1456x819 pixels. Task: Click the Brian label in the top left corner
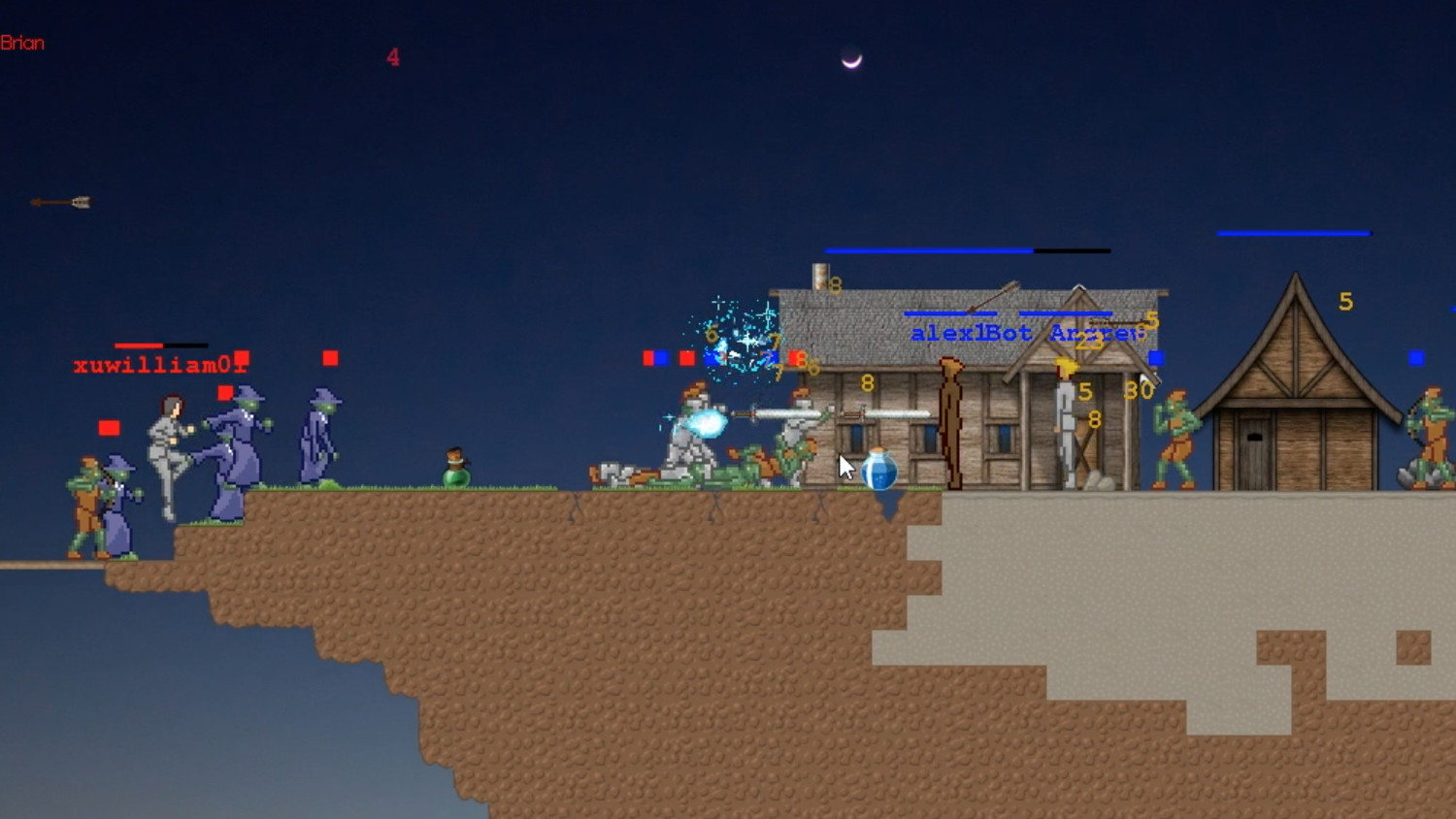[x=22, y=43]
